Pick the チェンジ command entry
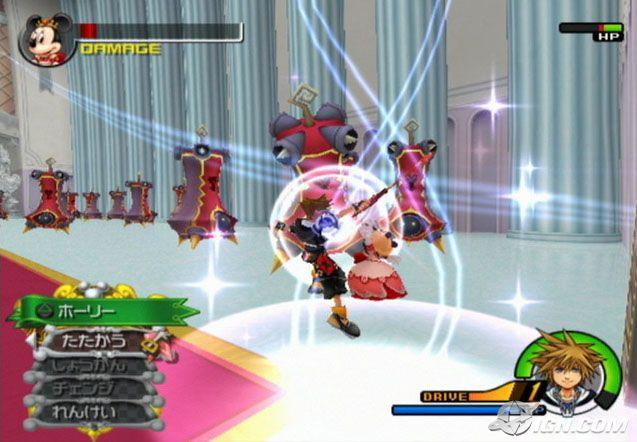 tap(88, 388)
